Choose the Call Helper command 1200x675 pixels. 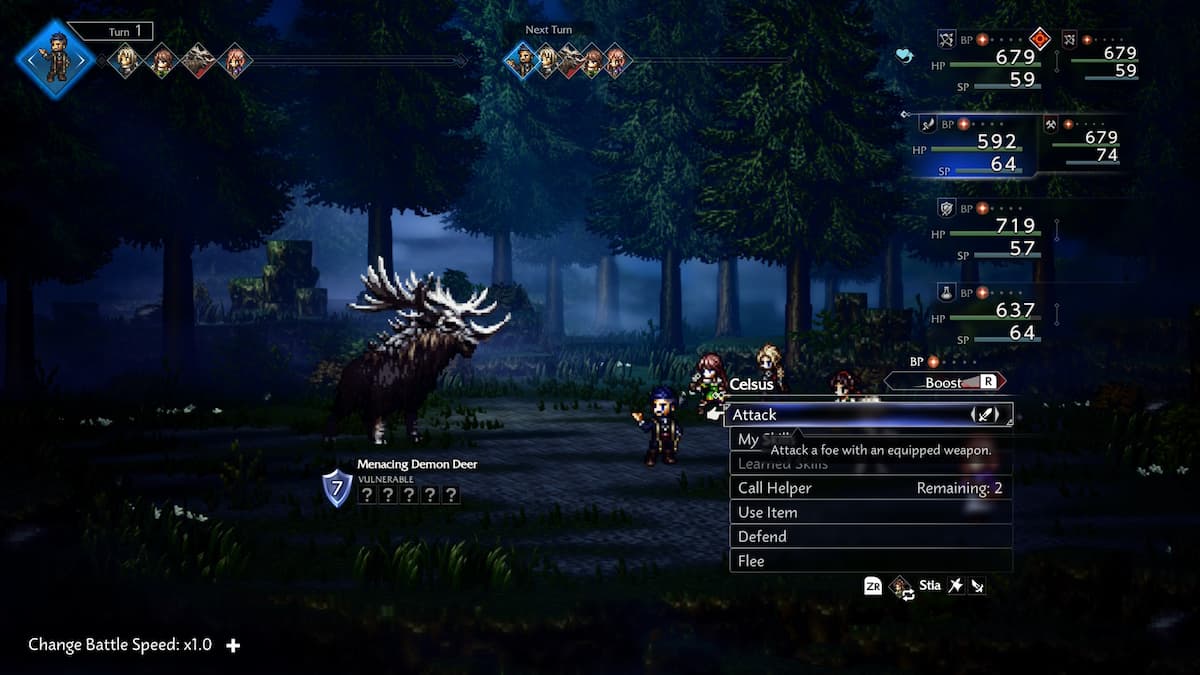coord(868,488)
